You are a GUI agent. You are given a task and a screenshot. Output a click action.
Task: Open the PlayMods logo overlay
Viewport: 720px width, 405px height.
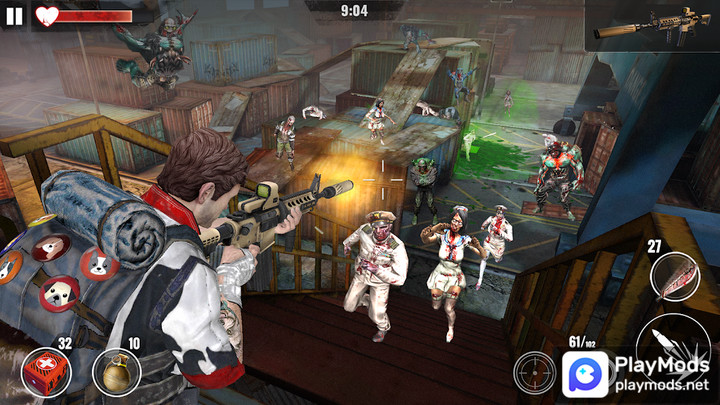(585, 374)
